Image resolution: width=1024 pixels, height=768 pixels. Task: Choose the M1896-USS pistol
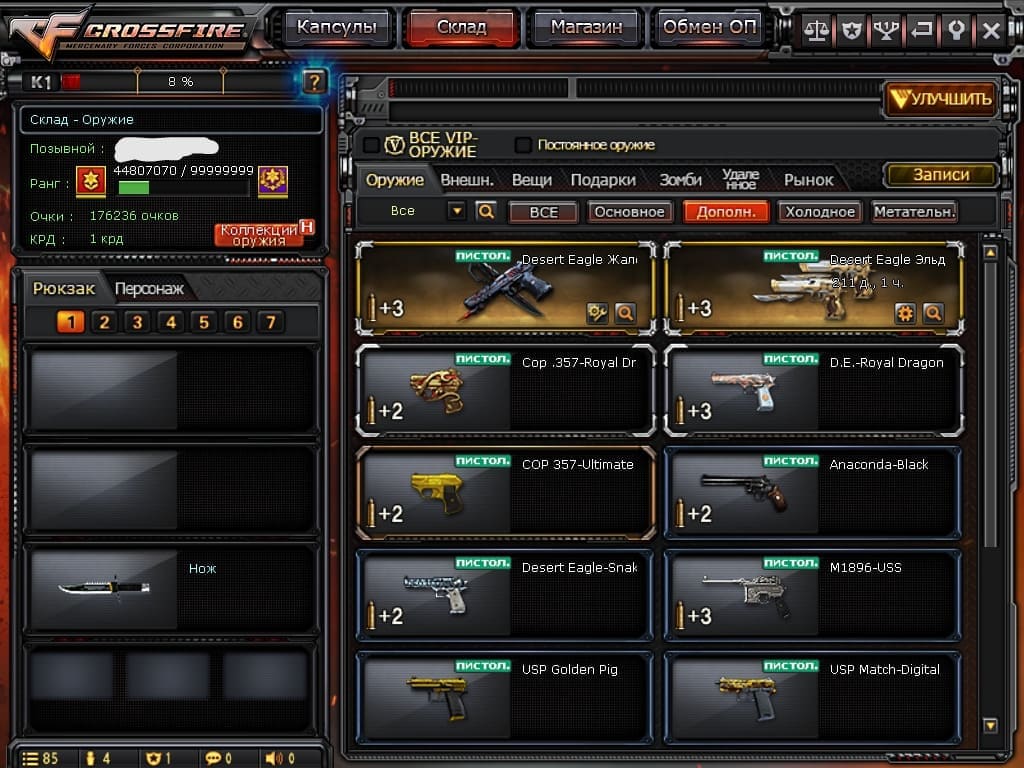click(813, 596)
